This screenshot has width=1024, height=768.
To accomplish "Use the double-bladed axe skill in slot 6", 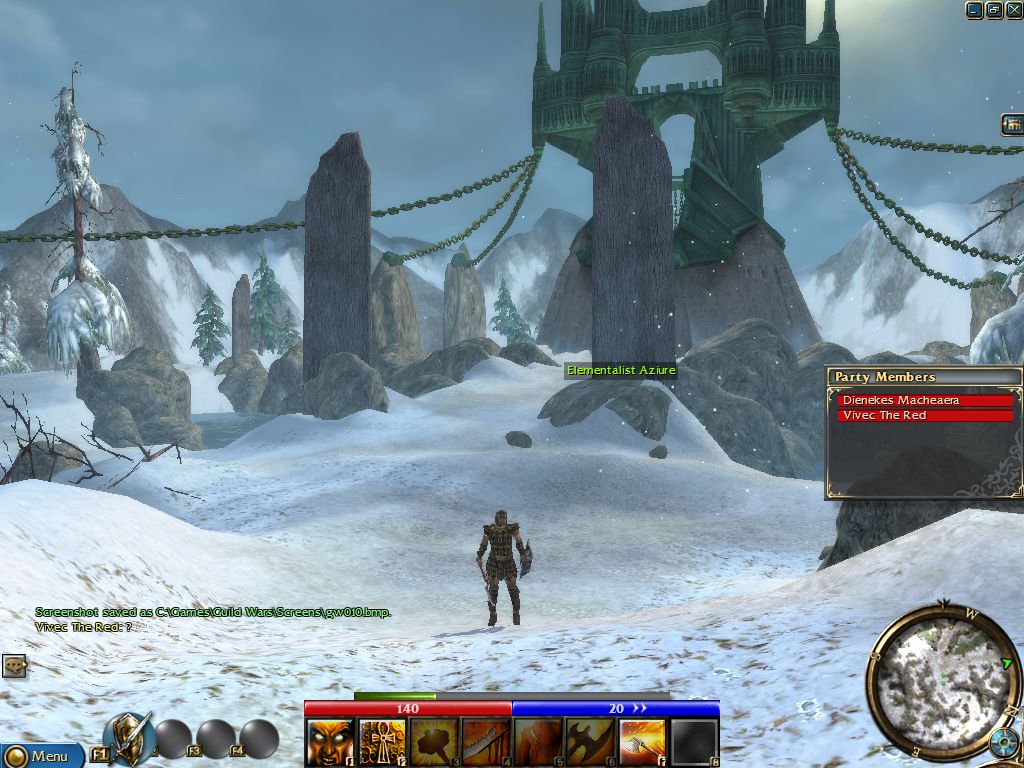I will (590, 742).
